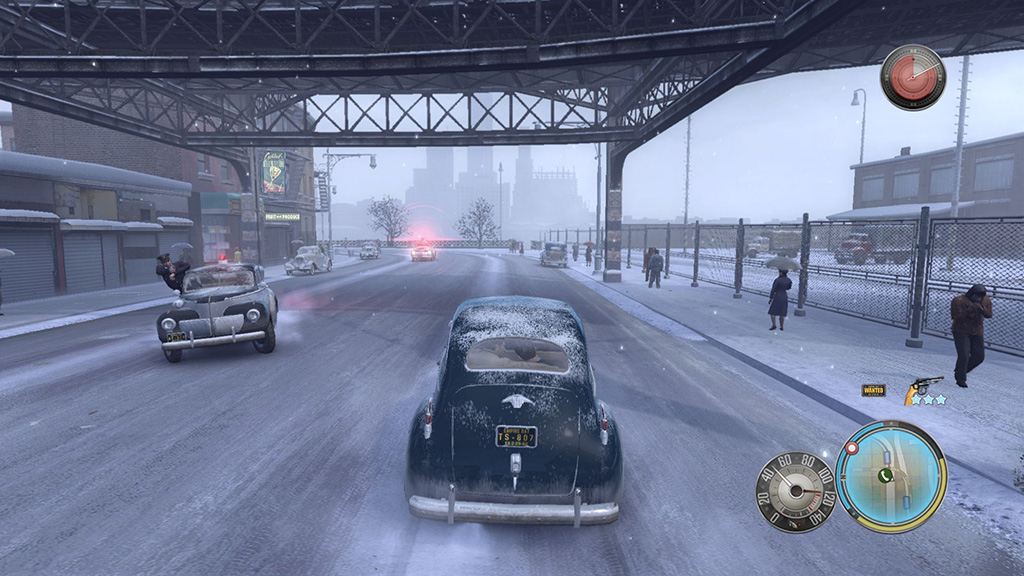Click the car speedometer gauge
Screen dimensions: 1024x576
pos(795,491)
